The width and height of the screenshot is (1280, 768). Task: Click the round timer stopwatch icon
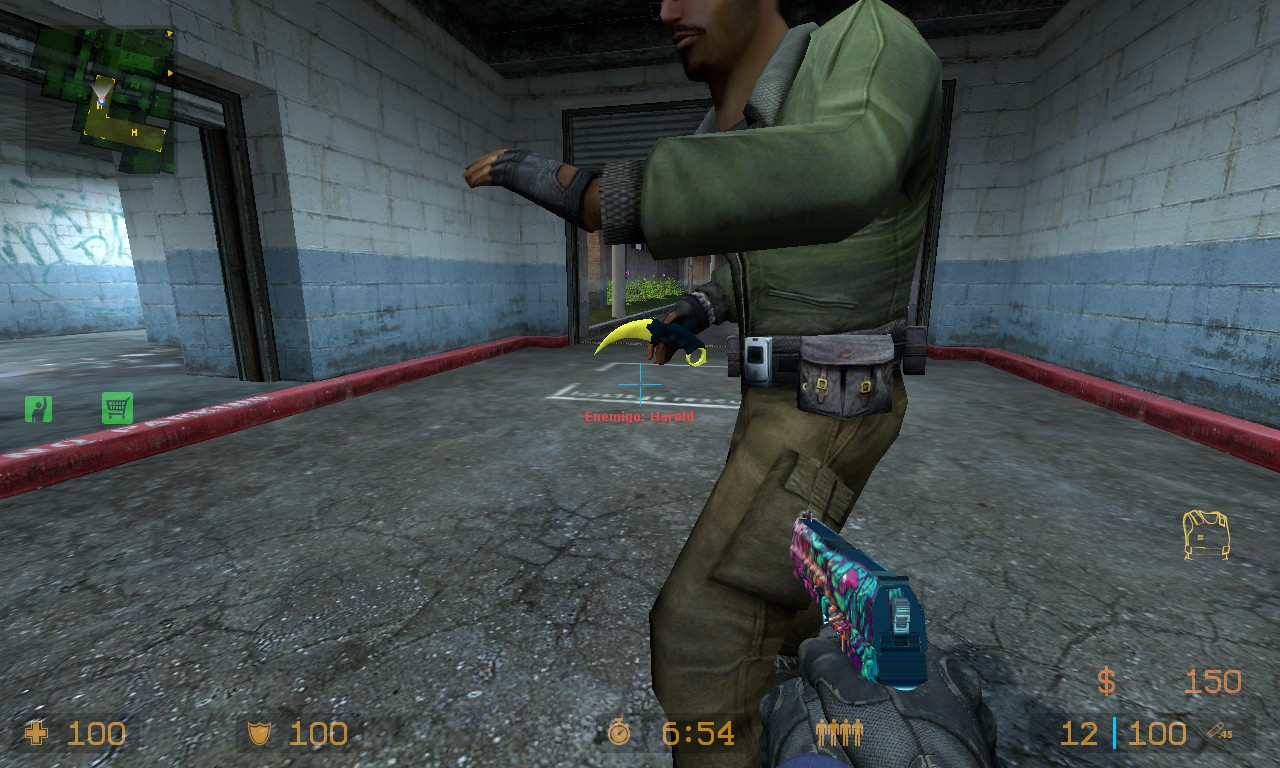tap(618, 734)
